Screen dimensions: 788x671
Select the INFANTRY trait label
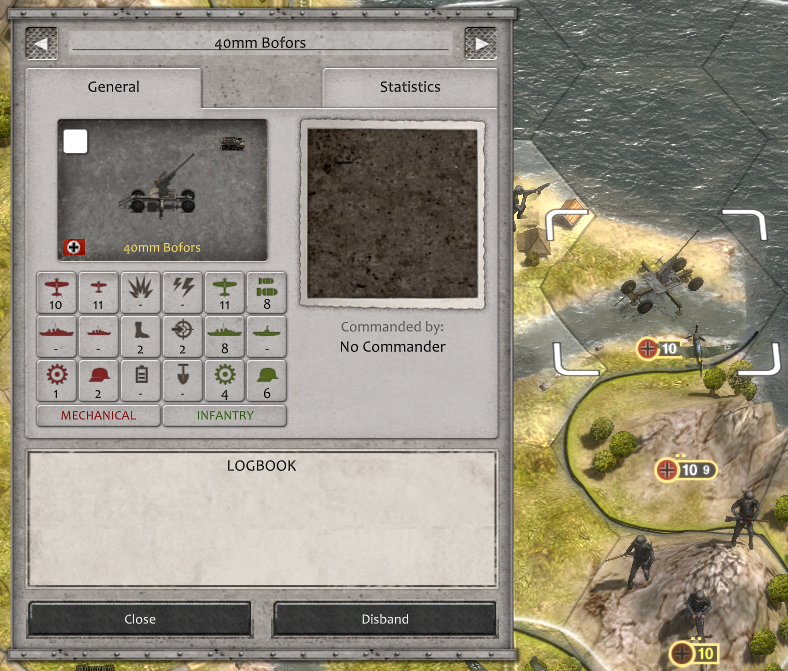(x=225, y=415)
